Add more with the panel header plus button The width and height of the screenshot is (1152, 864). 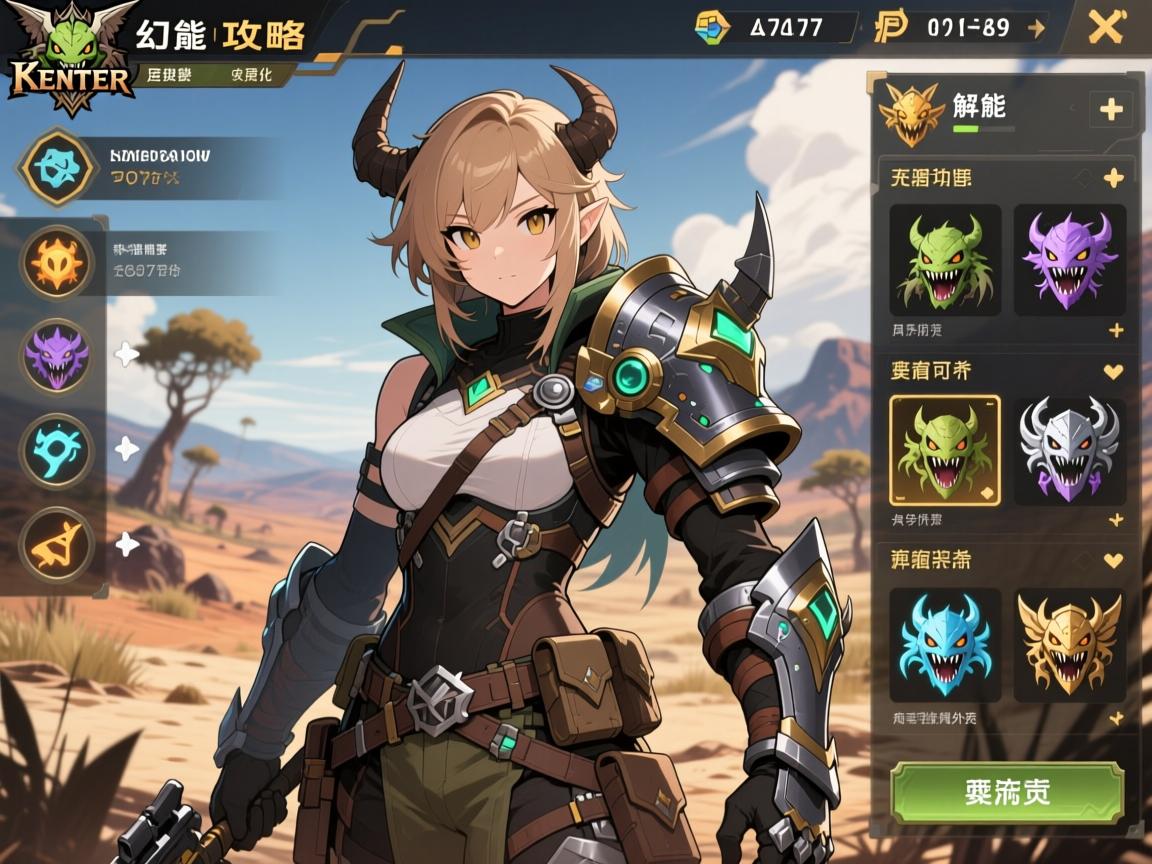point(1110,109)
